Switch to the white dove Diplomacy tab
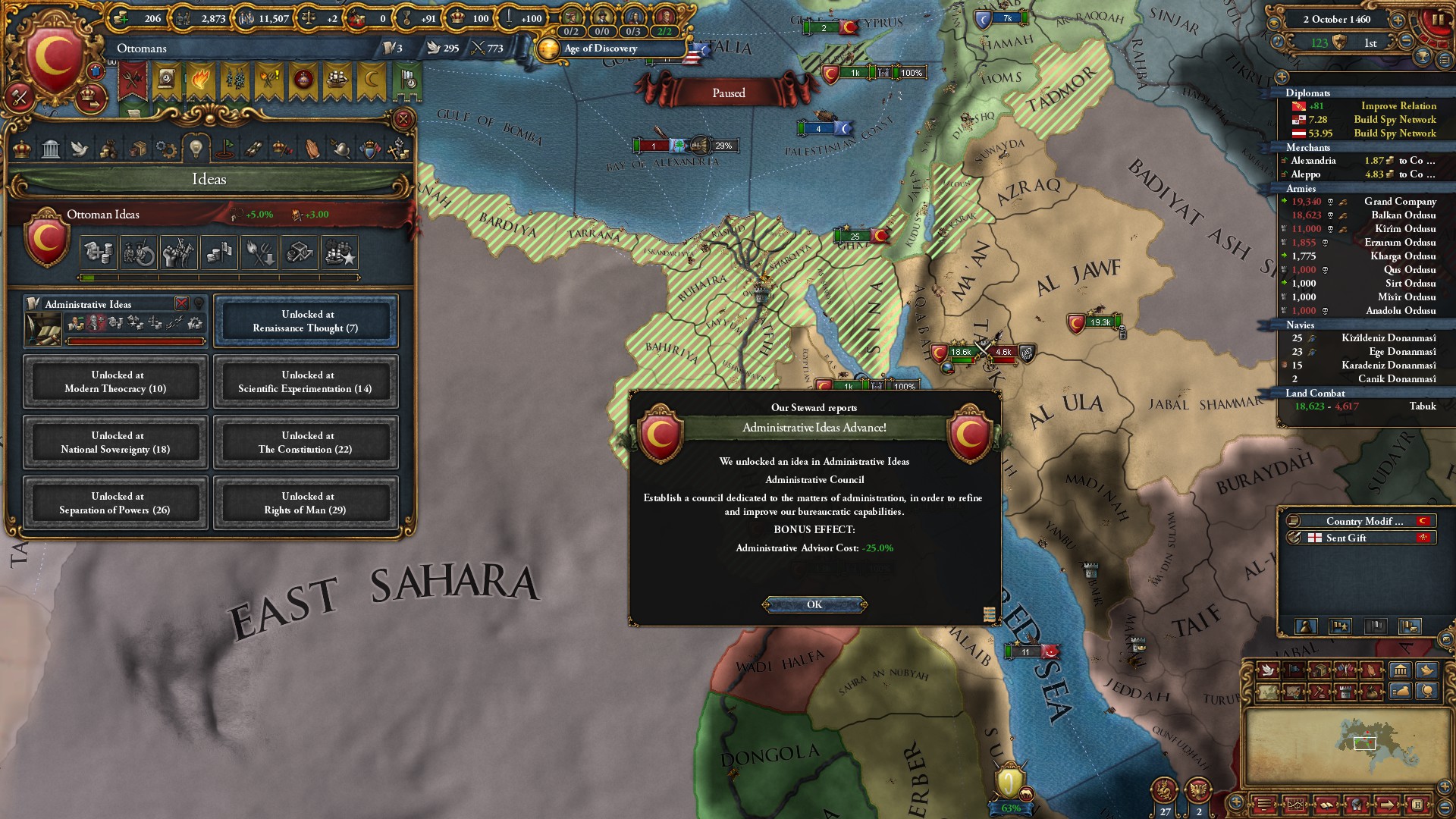Screen dimensions: 1456x819 point(80,149)
